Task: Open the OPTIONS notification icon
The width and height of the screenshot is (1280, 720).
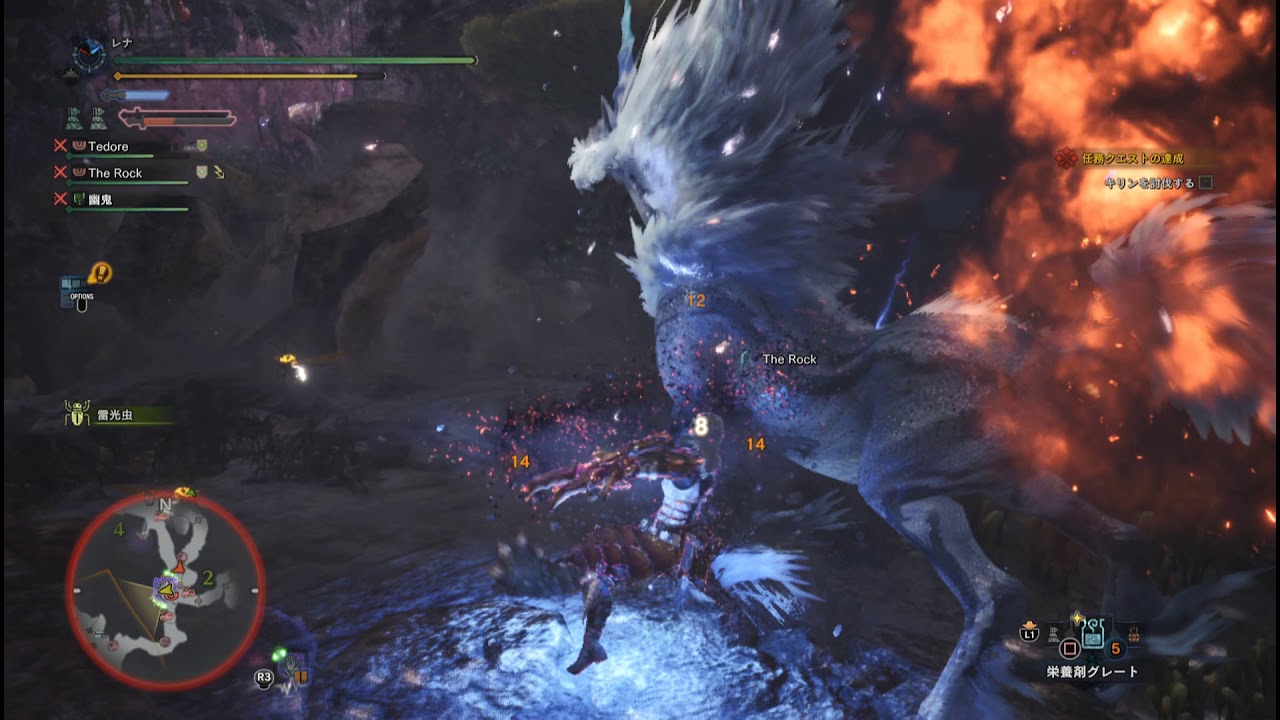Action: (x=83, y=288)
